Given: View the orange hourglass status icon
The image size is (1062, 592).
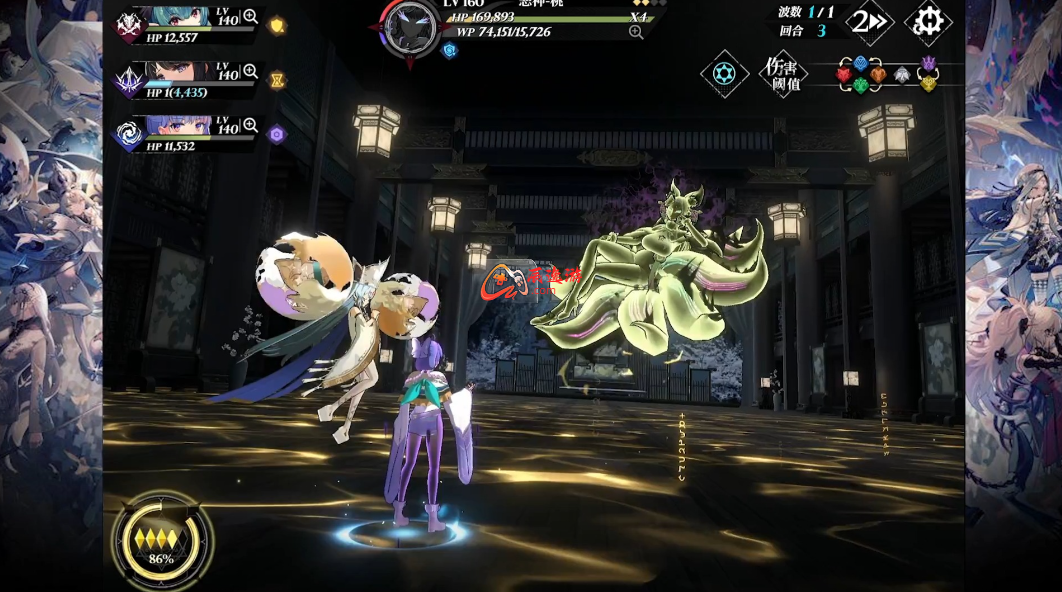Looking at the screenshot, I should point(278,80).
